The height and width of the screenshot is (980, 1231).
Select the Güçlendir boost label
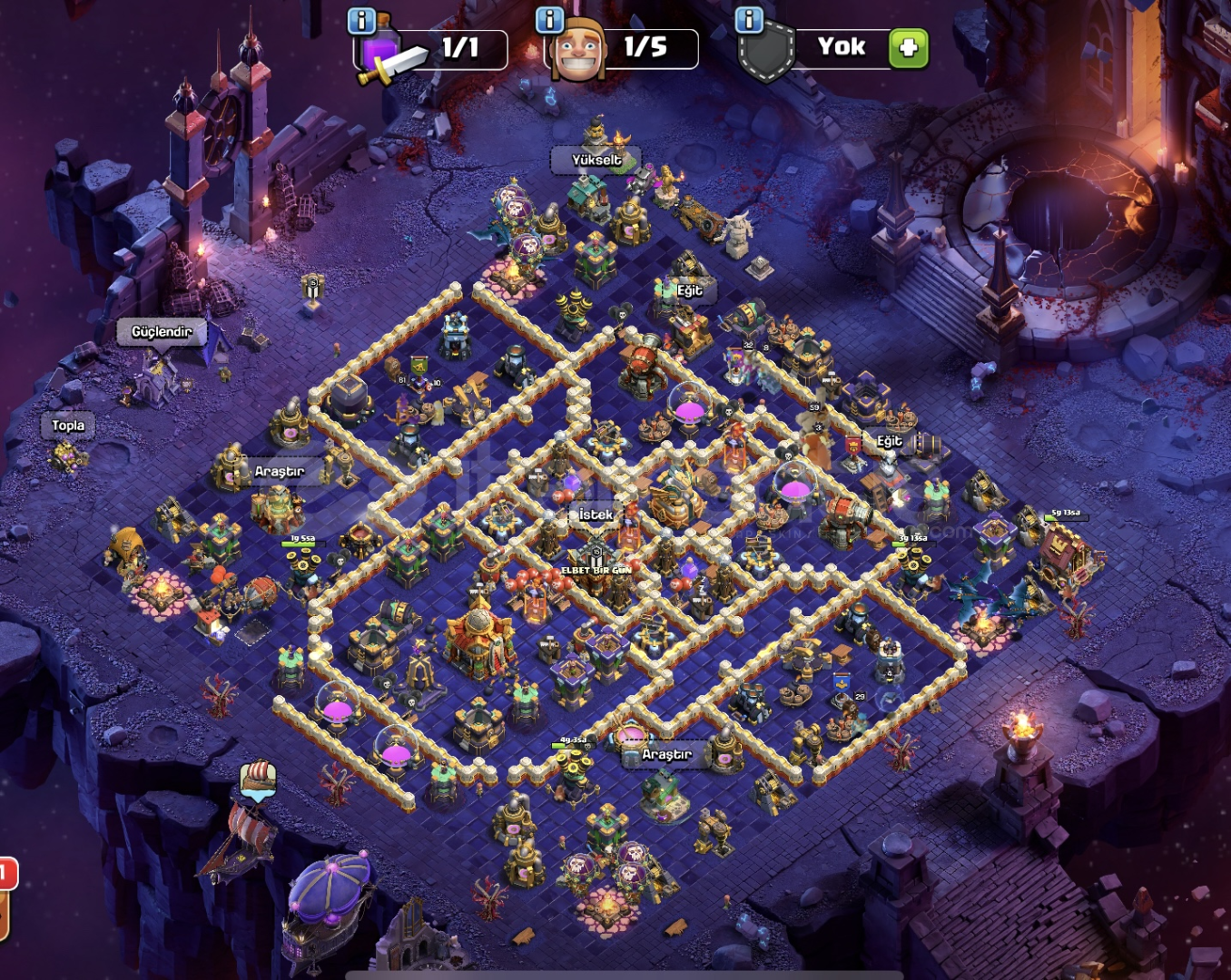(x=162, y=331)
